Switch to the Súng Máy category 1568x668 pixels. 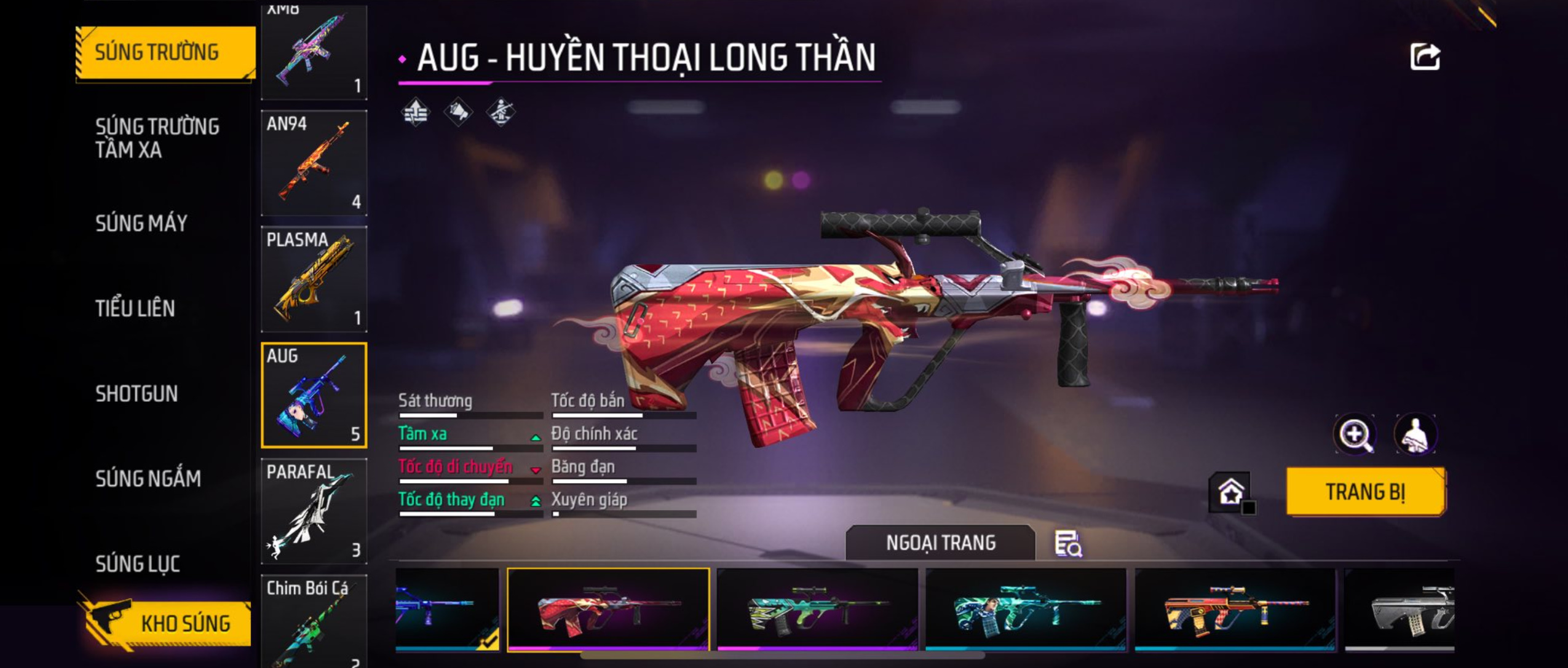pyautogui.click(x=141, y=223)
